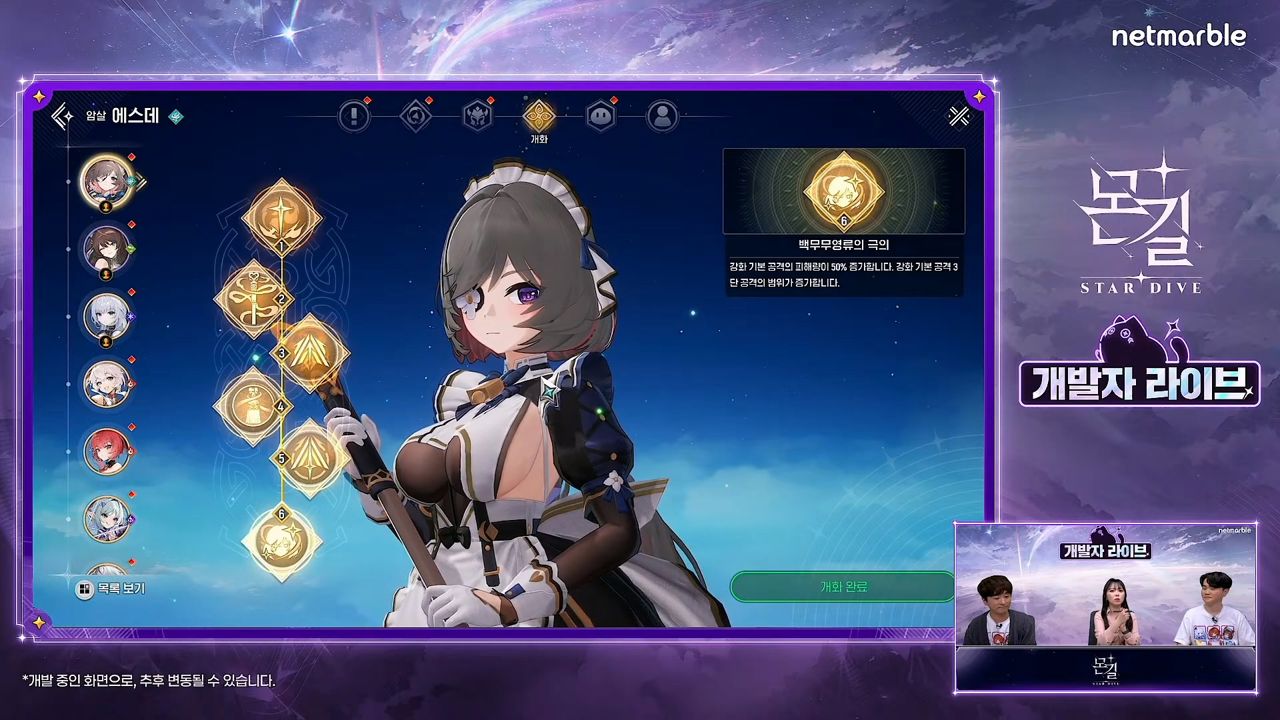Open the 목록 보기 list view
The image size is (1280, 720).
(x=111, y=589)
